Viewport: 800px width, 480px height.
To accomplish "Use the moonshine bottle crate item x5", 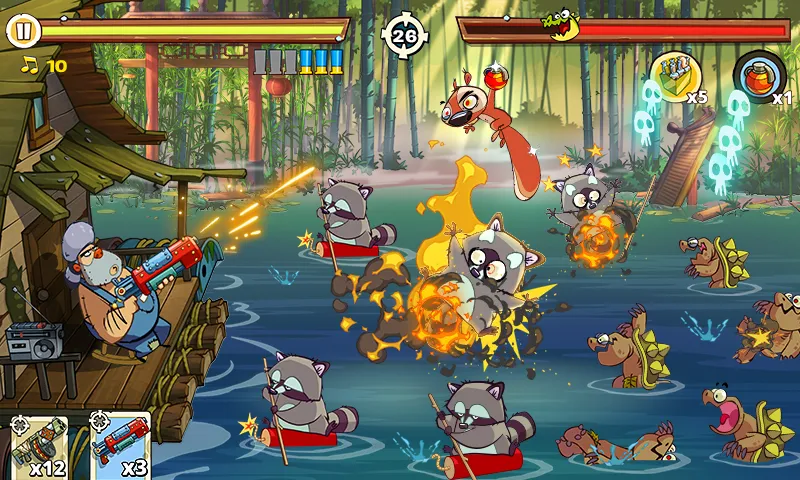I will (x=675, y=75).
